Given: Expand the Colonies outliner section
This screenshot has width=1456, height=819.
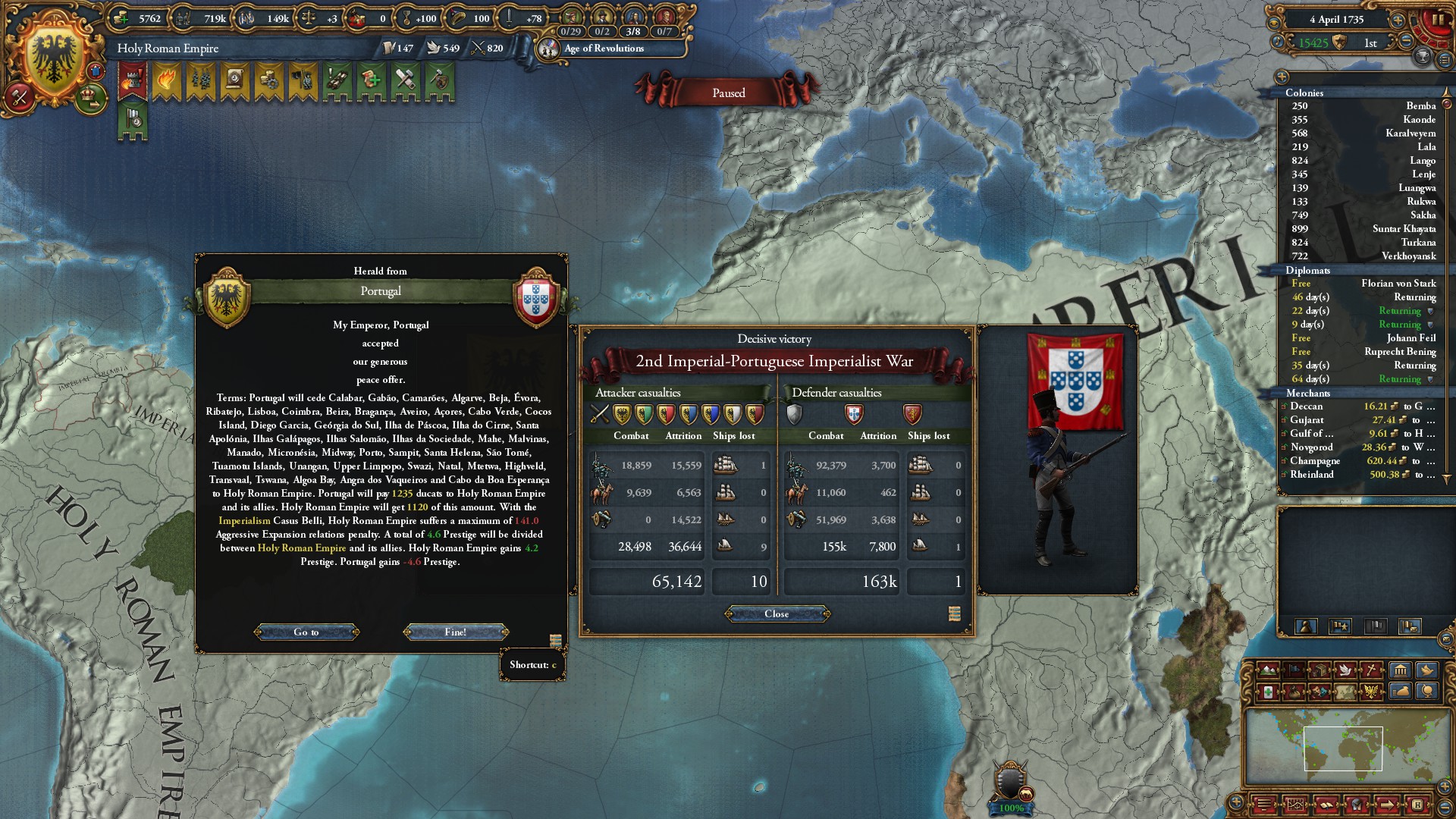Looking at the screenshot, I should (x=1304, y=93).
